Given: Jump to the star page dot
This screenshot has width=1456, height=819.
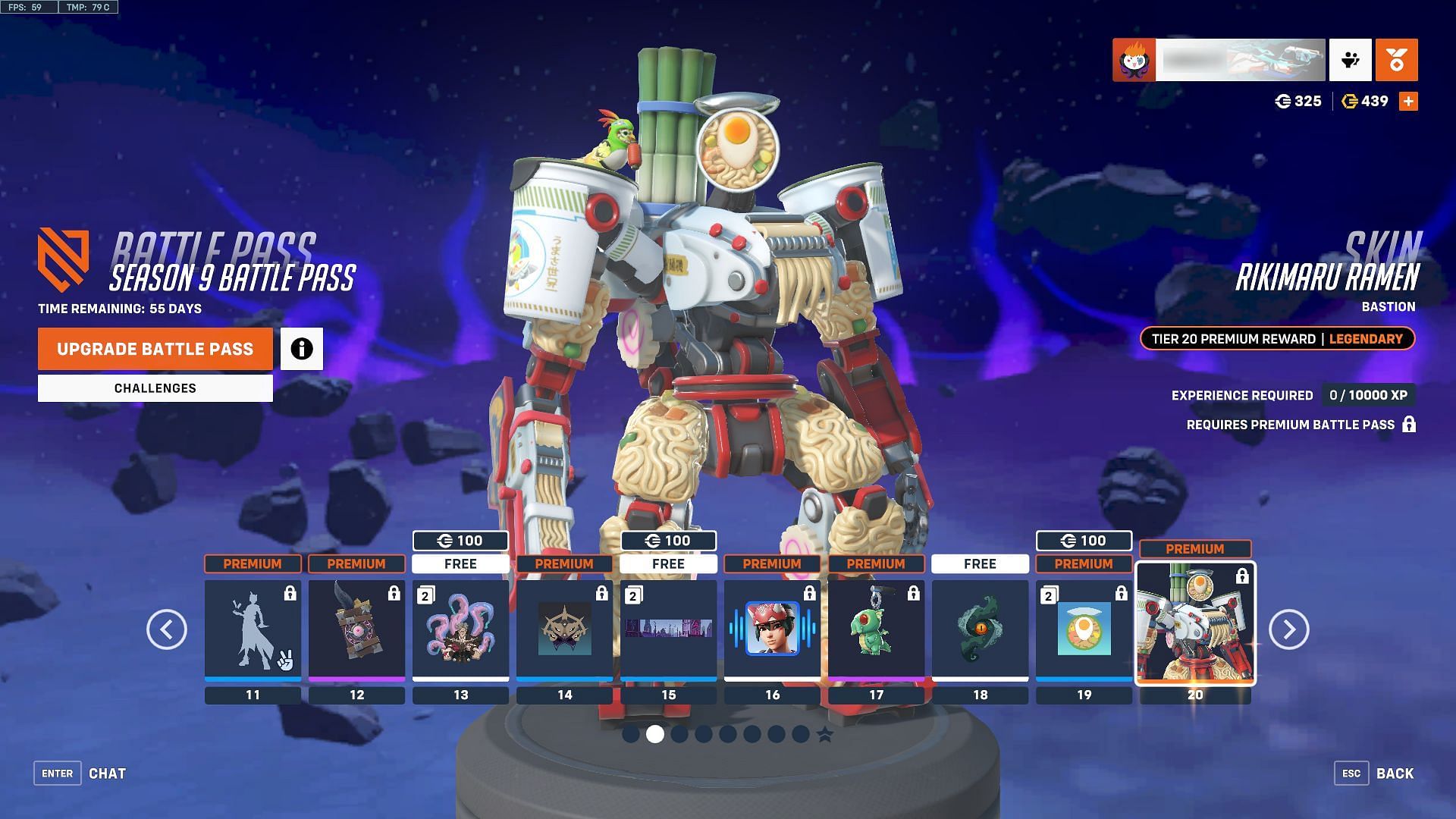Looking at the screenshot, I should (825, 734).
